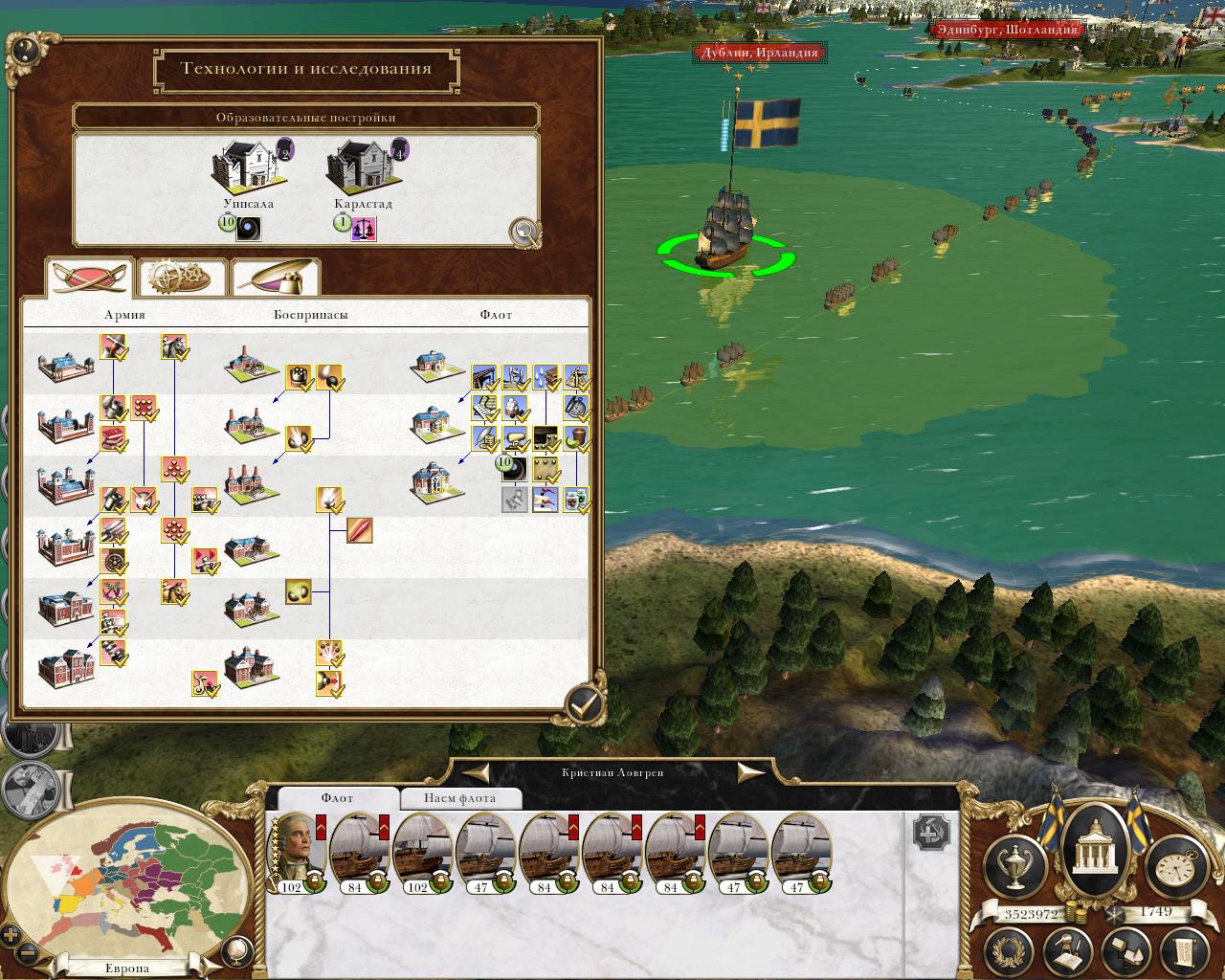Click the globe button beside the minimap

click(234, 950)
